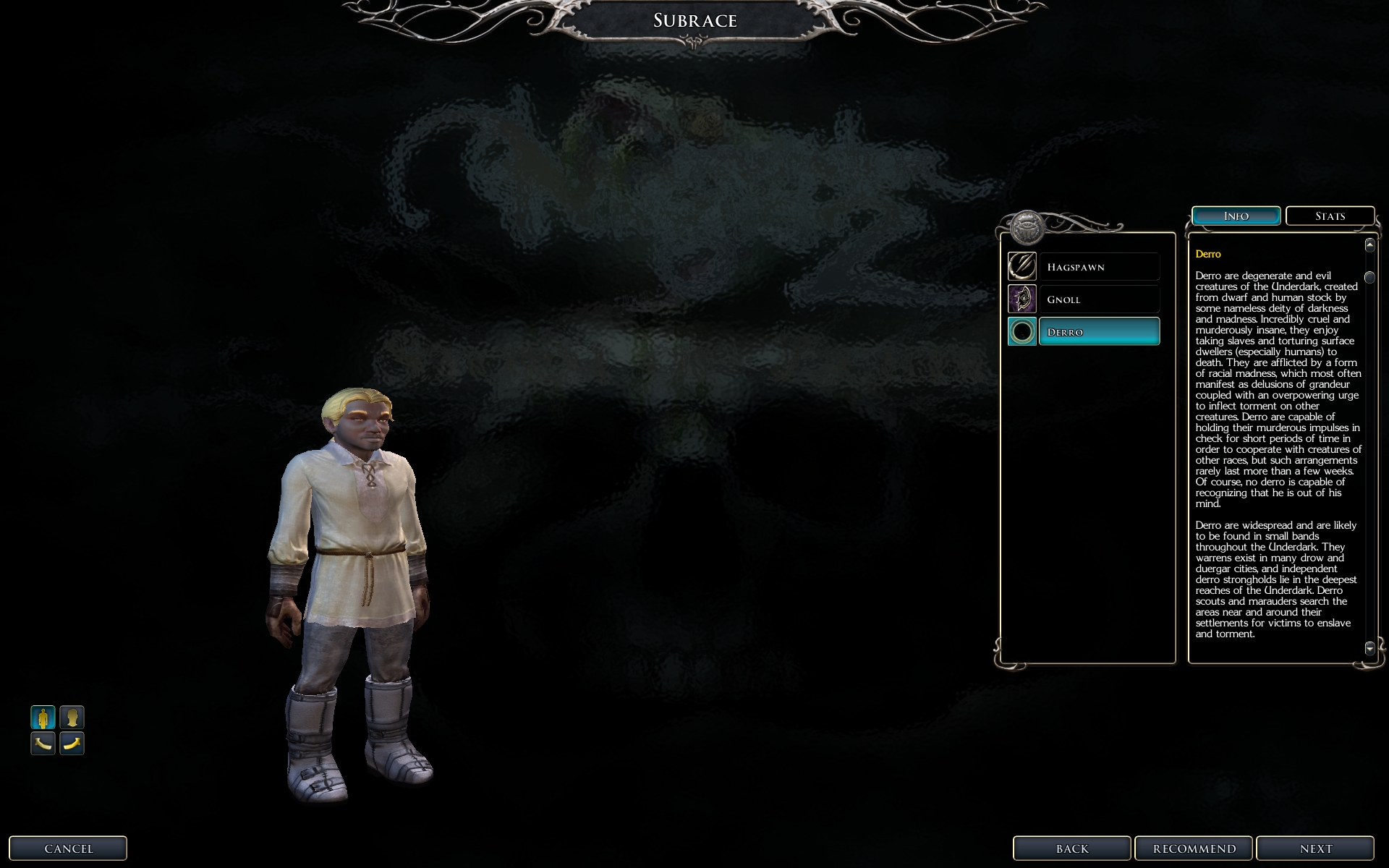The image size is (1389, 868).
Task: Switch to the head close-up view
Action: pos(72,718)
